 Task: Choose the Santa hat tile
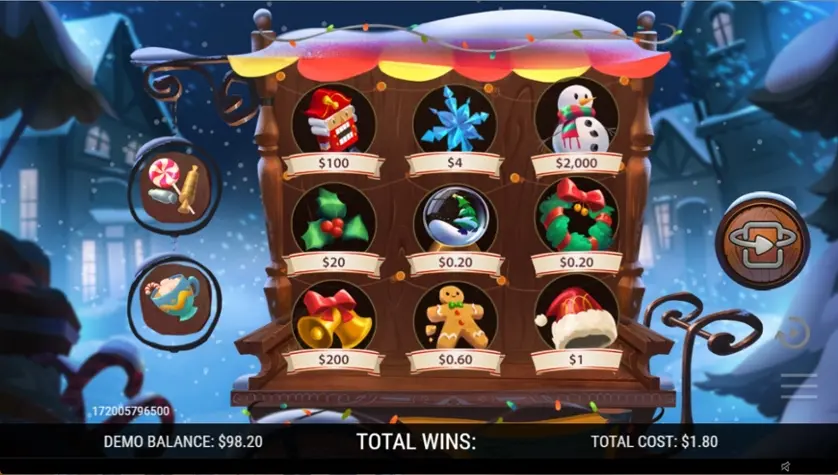[576, 316]
